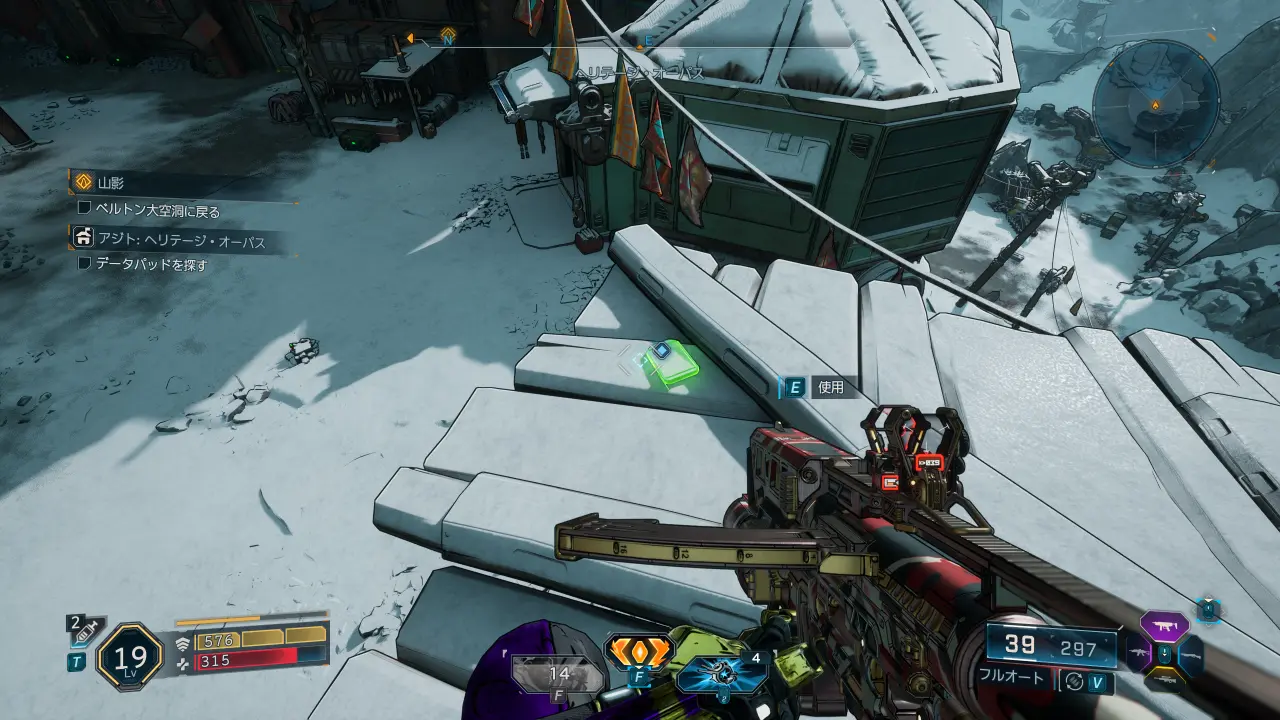Screen dimensions: 1280x720
Task: Select the 山影 main quest tracker
Action: point(111,183)
